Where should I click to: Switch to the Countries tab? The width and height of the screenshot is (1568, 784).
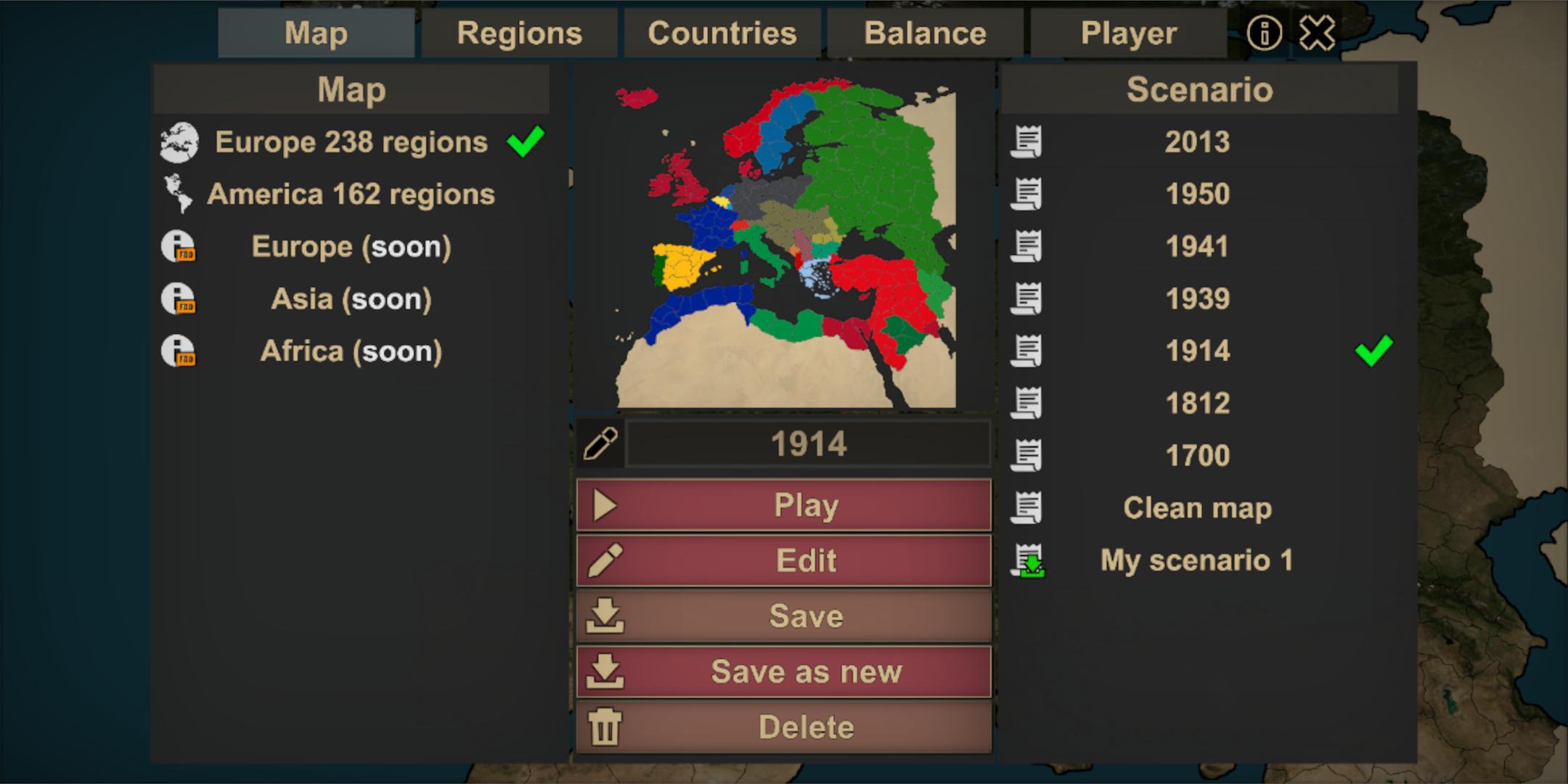[x=722, y=32]
